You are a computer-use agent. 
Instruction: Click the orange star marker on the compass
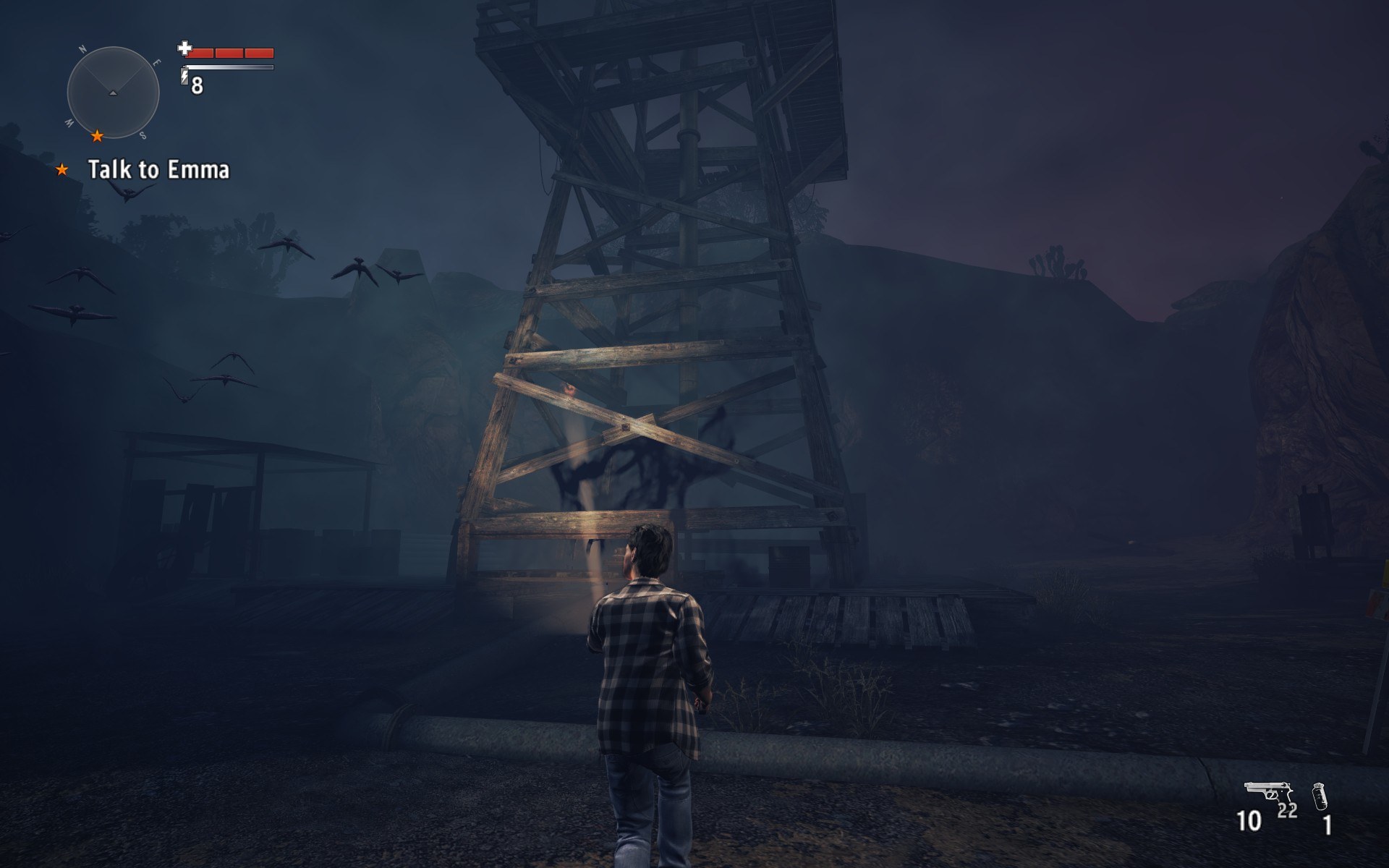pyautogui.click(x=97, y=135)
